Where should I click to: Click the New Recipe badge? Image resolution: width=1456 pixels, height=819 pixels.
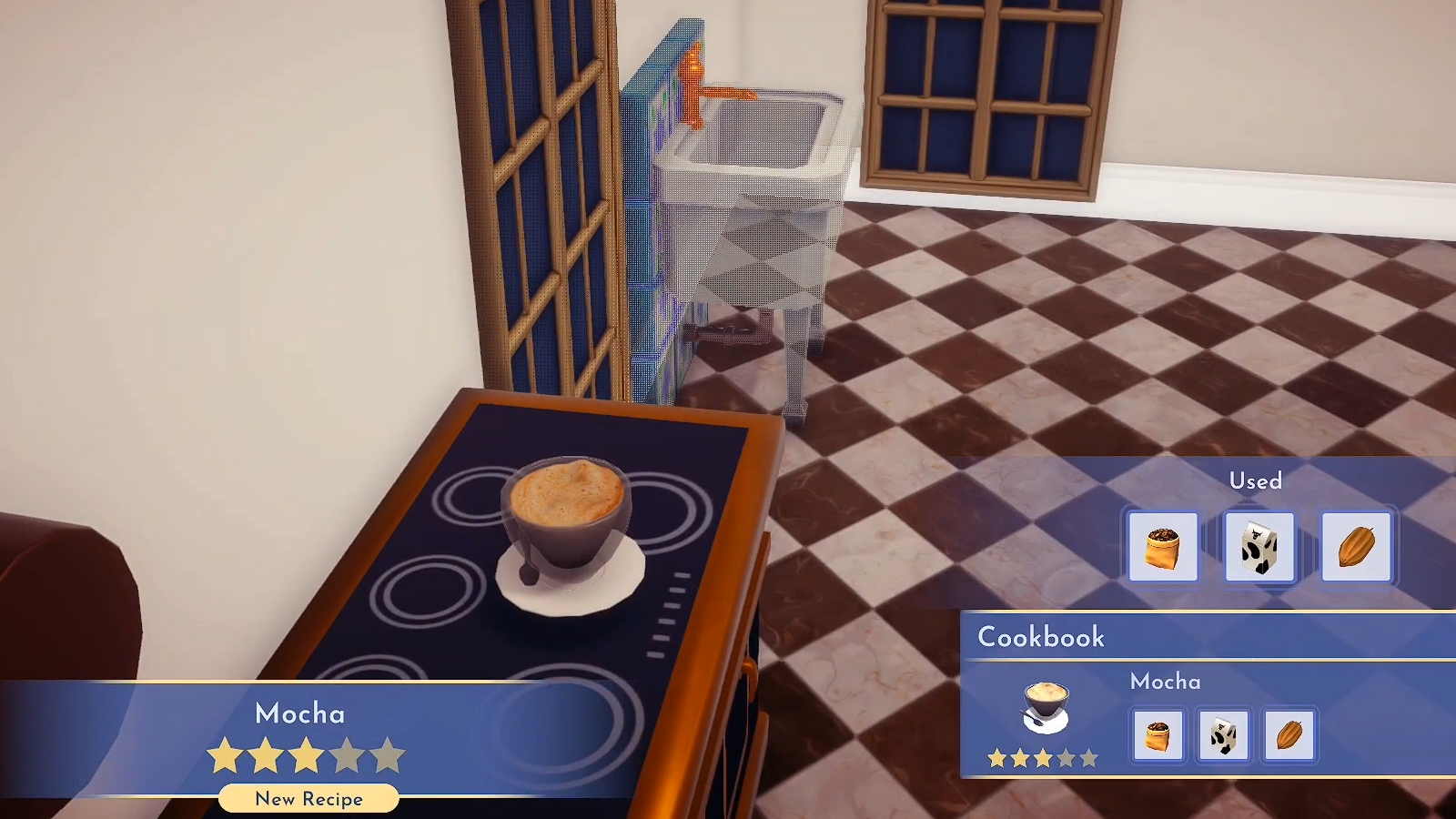[x=308, y=798]
